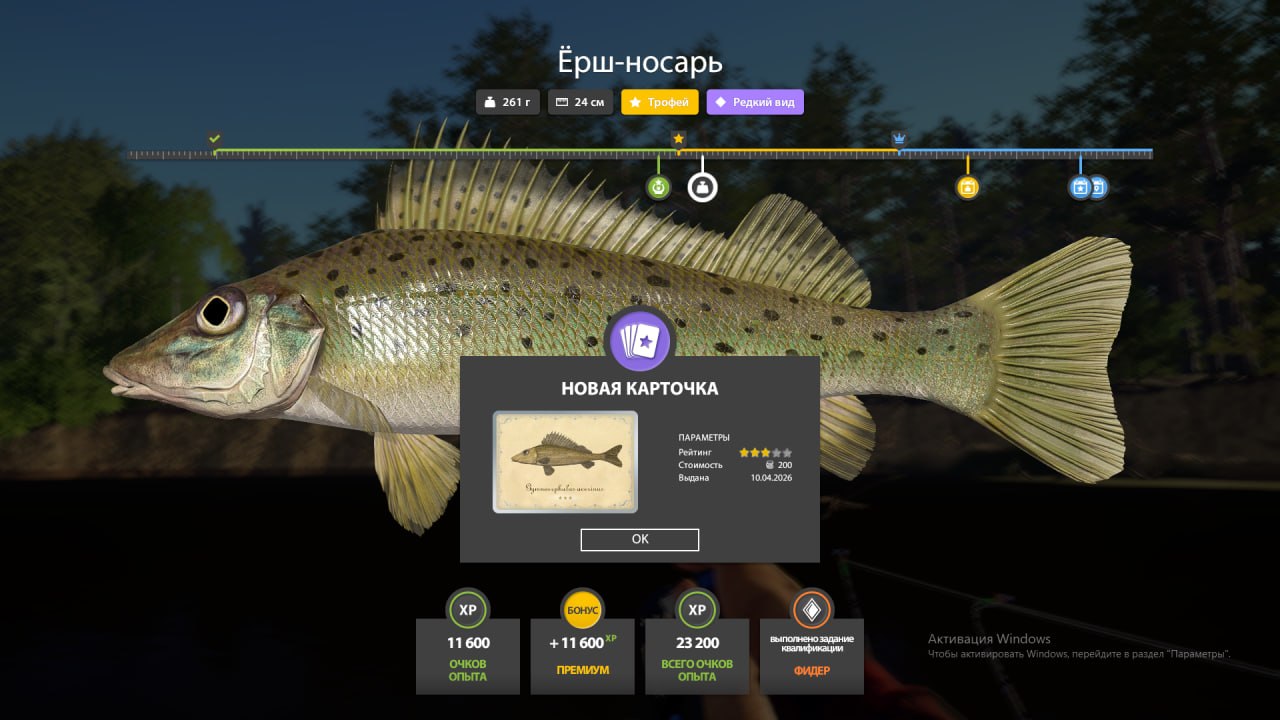This screenshot has width=1280, height=720.
Task: Click the yellow Трофей badge
Action: pyautogui.click(x=660, y=102)
